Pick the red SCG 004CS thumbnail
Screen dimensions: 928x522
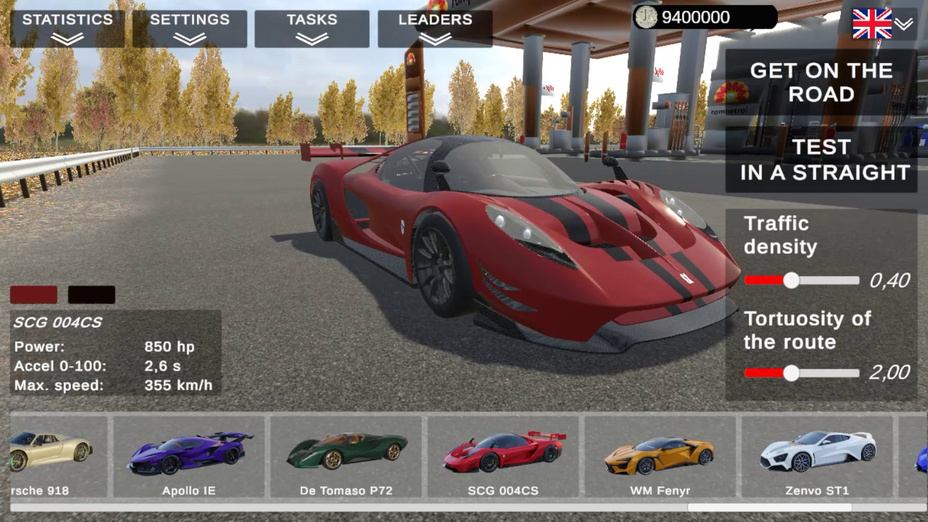click(503, 457)
